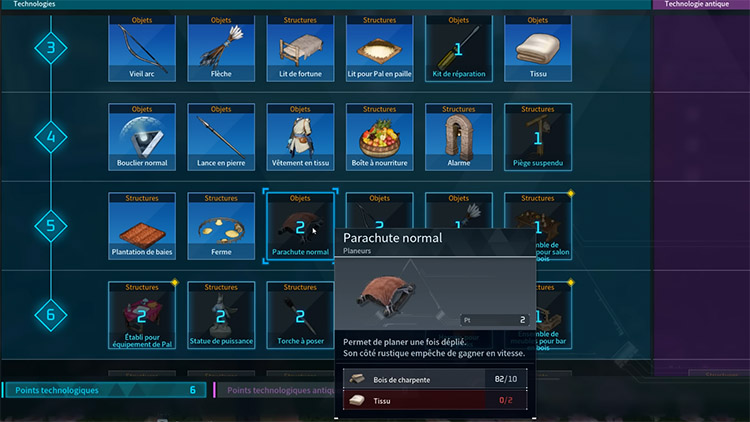Select the Lance en pierre tile

(221, 136)
